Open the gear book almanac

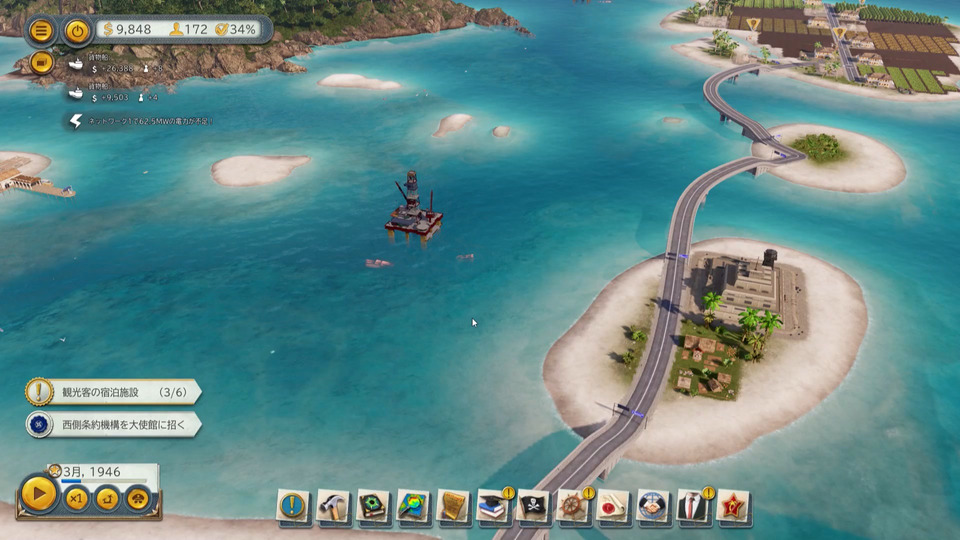[373, 505]
